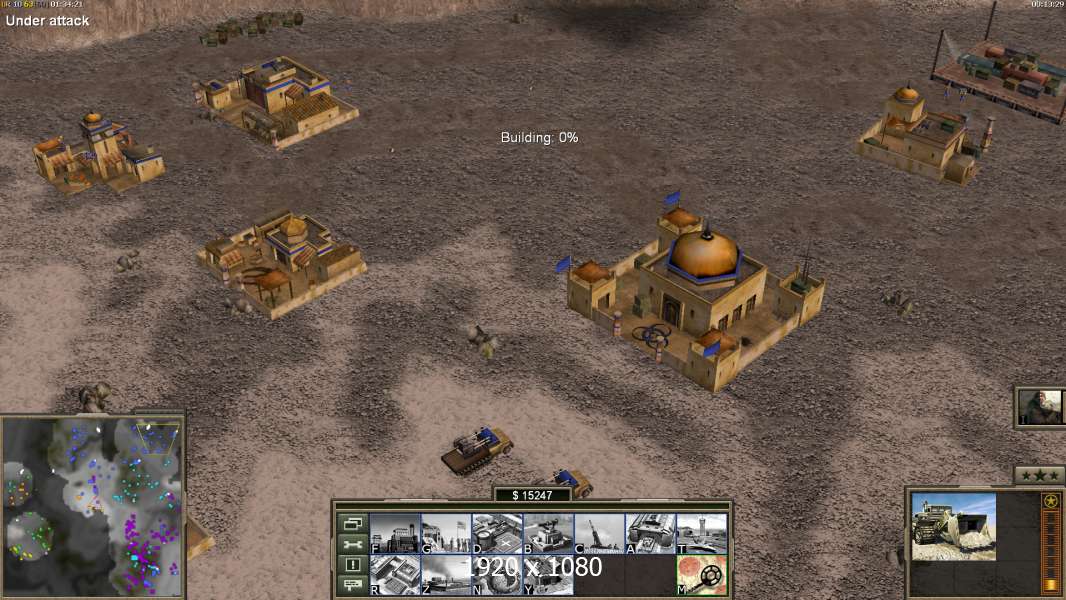Choose the control tower build icon labeled T
This screenshot has height=600, width=1066.
[701, 533]
